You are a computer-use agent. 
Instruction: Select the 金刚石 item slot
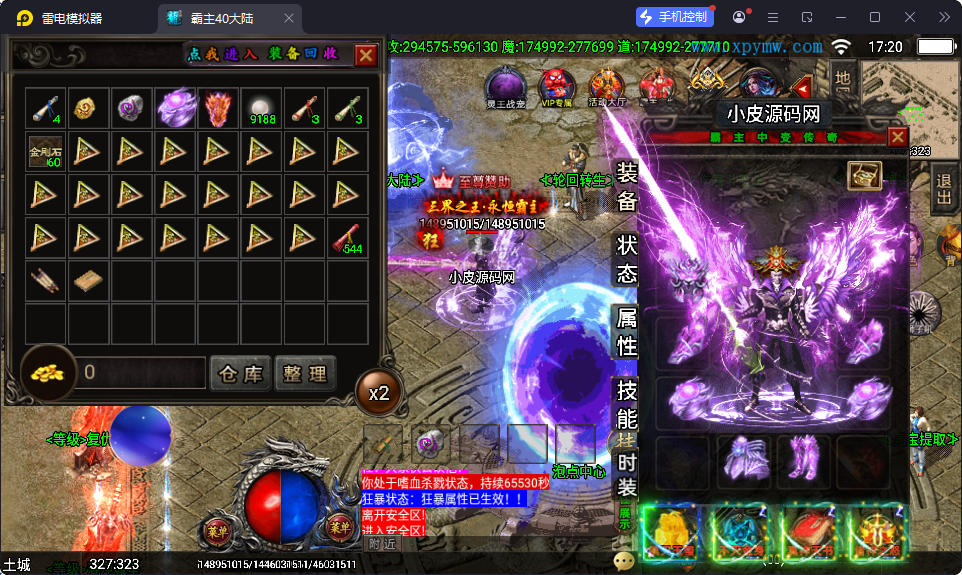tap(45, 151)
